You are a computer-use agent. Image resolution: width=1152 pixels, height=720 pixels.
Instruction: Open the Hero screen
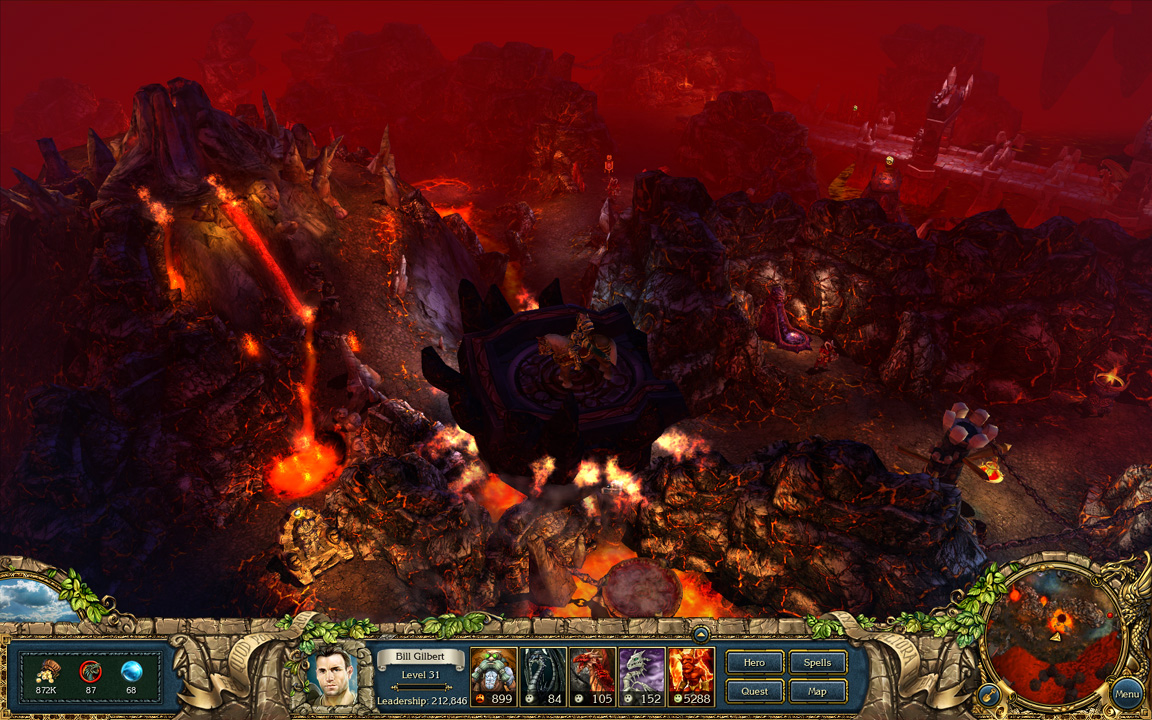tap(755, 662)
